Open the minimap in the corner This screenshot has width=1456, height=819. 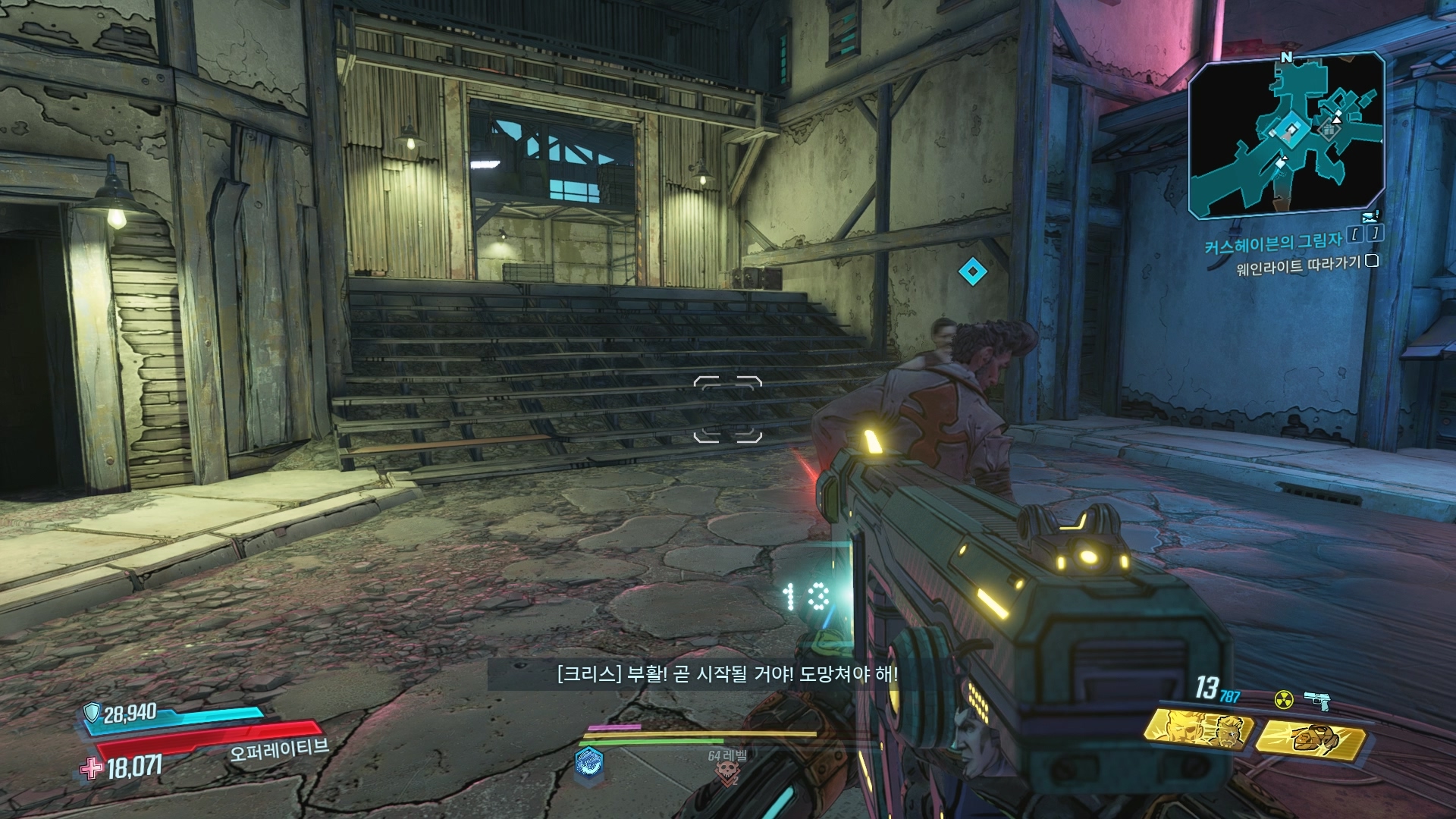click(1287, 135)
